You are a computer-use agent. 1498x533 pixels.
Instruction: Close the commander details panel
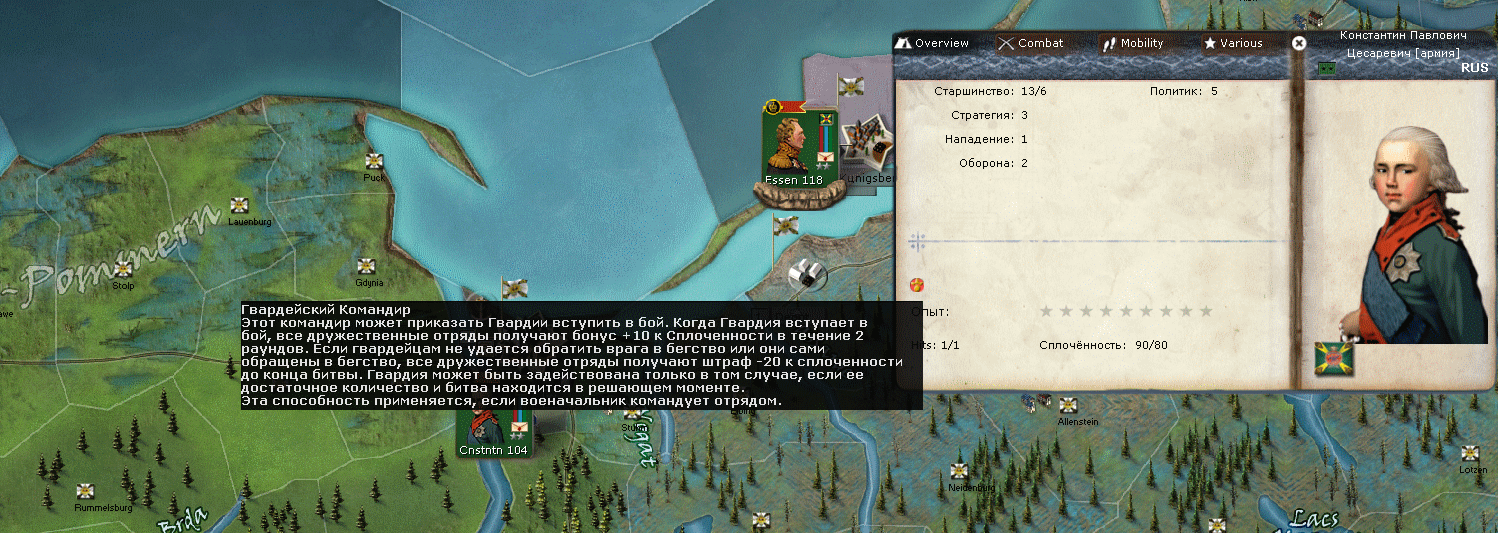pos(1299,43)
